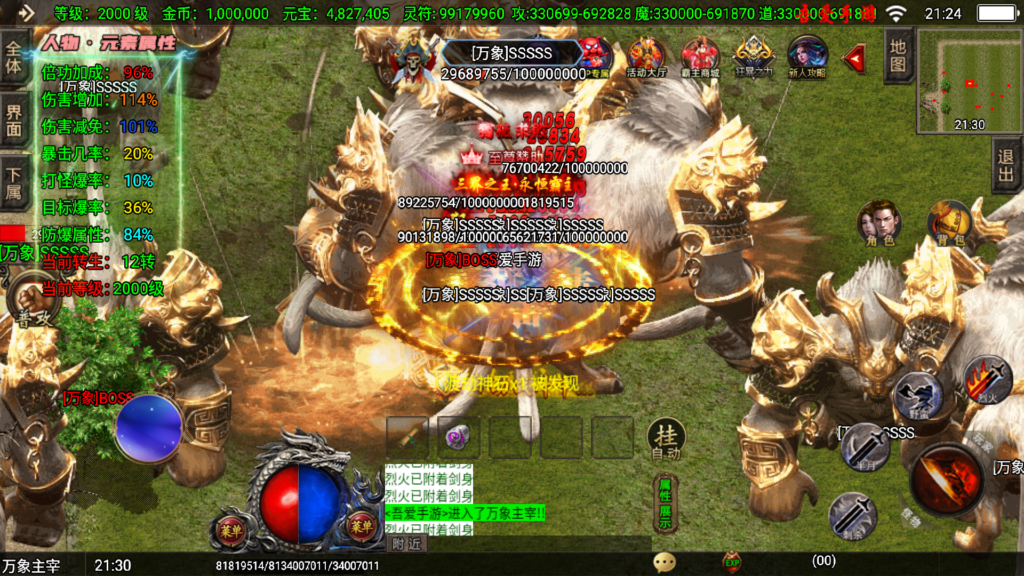Activate the 半月 half-moon sword skill
The width and height of the screenshot is (1024, 576).
[865, 447]
